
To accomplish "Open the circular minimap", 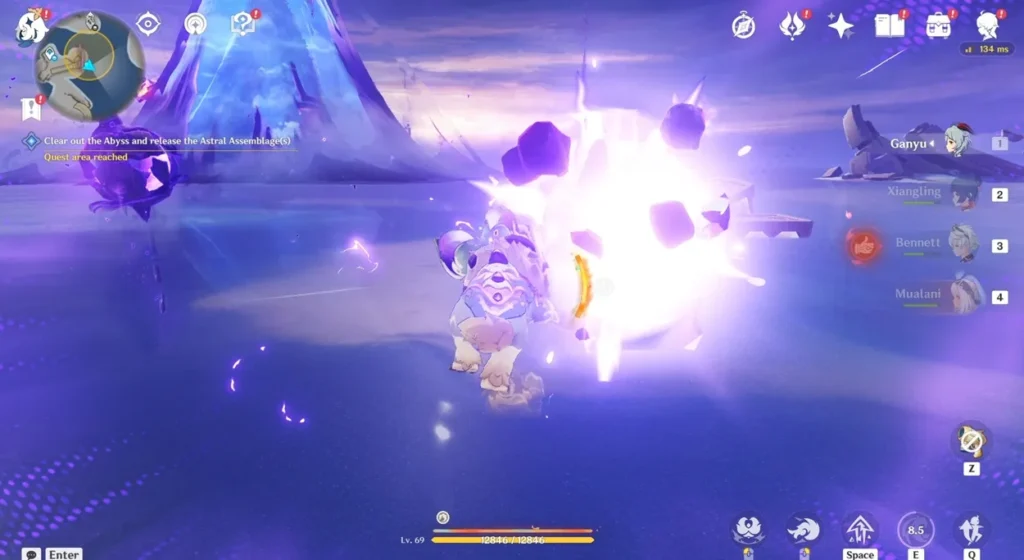I will [90, 66].
